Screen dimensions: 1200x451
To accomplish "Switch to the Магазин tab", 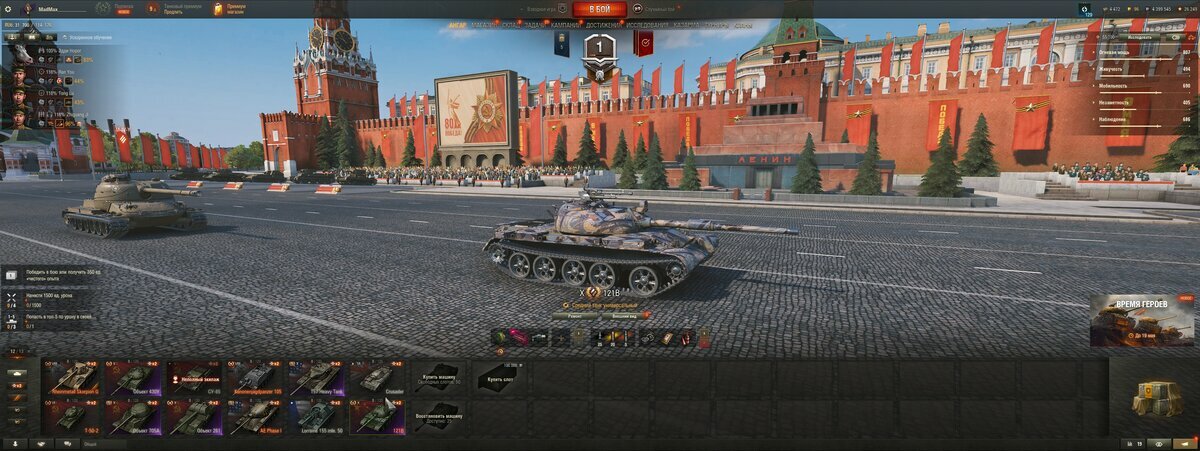I will (x=484, y=24).
